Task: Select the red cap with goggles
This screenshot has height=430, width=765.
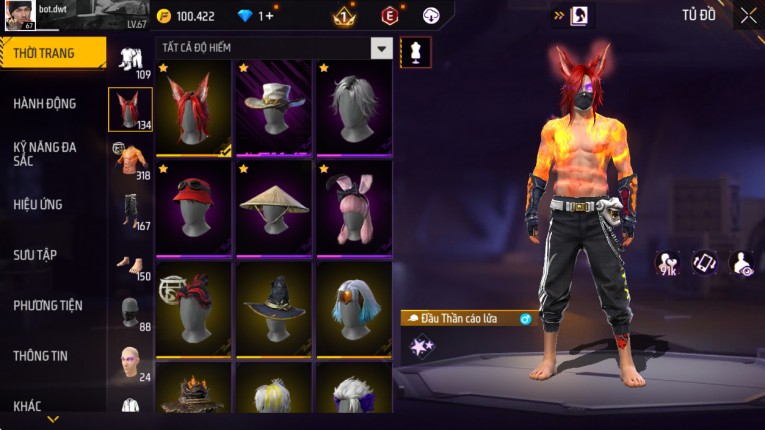Action: [x=194, y=208]
